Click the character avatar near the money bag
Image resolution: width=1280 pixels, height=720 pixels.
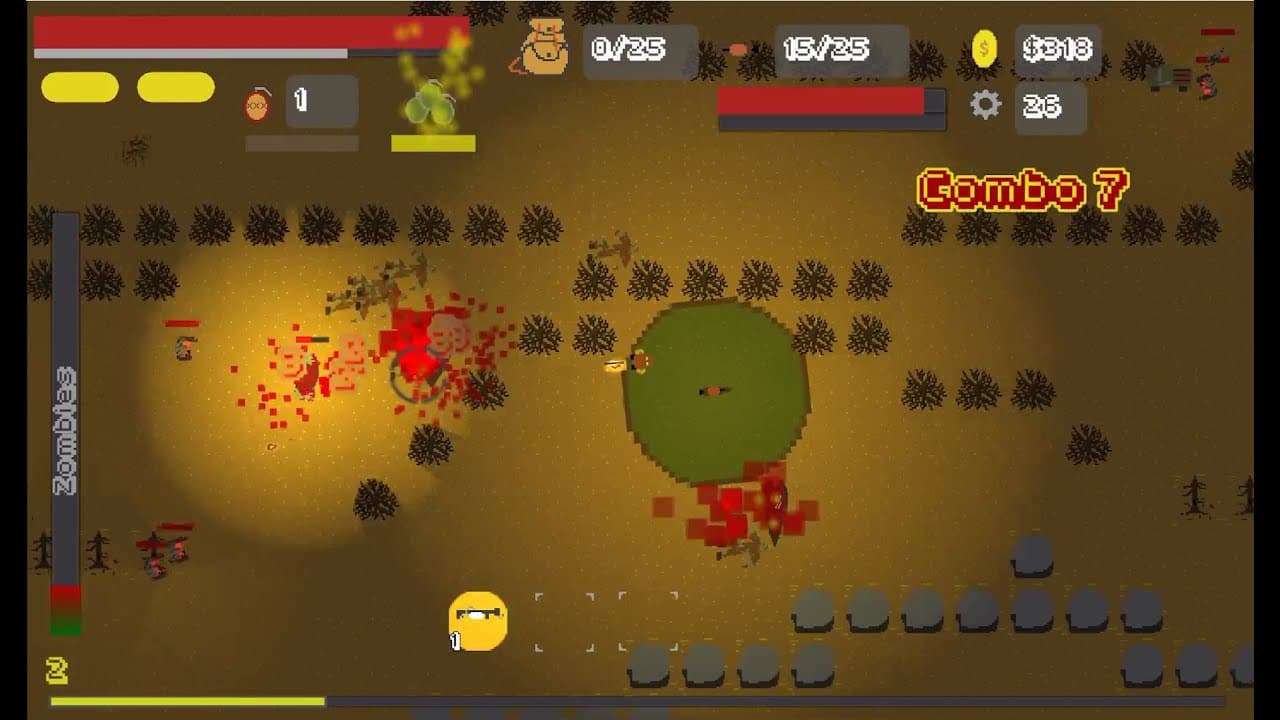tap(543, 48)
